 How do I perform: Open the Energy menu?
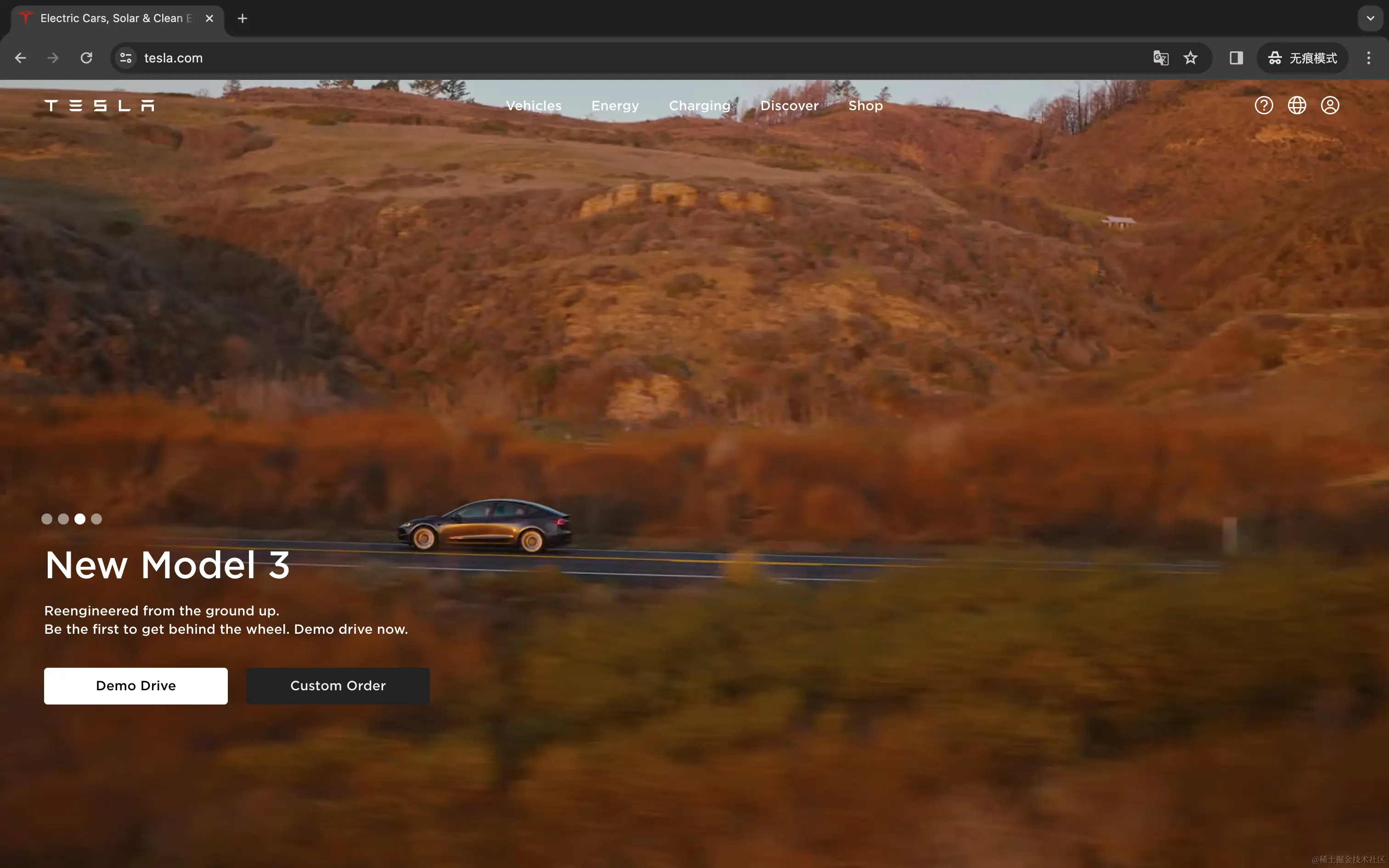coord(615,106)
